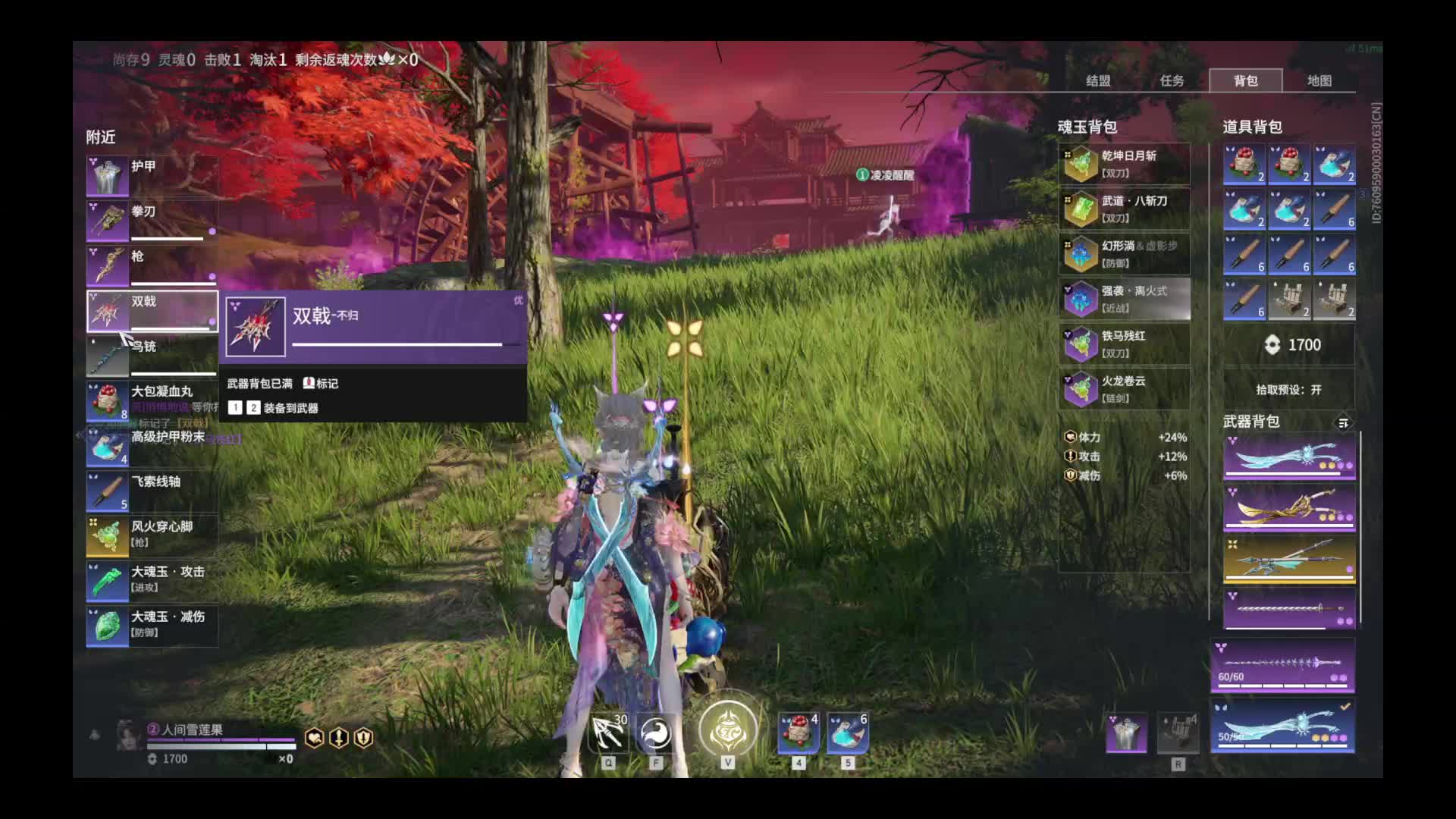Select the 乾坤日月斩 soul jade

coord(1124,165)
